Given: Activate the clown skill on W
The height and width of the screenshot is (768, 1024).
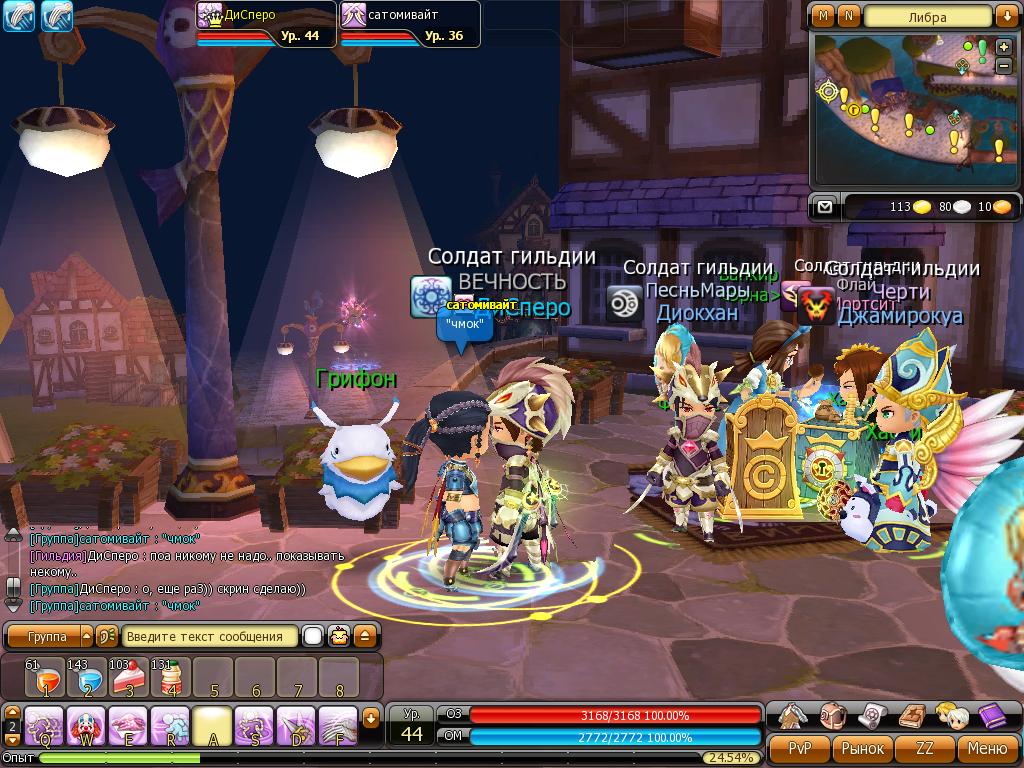Looking at the screenshot, I should (87, 725).
